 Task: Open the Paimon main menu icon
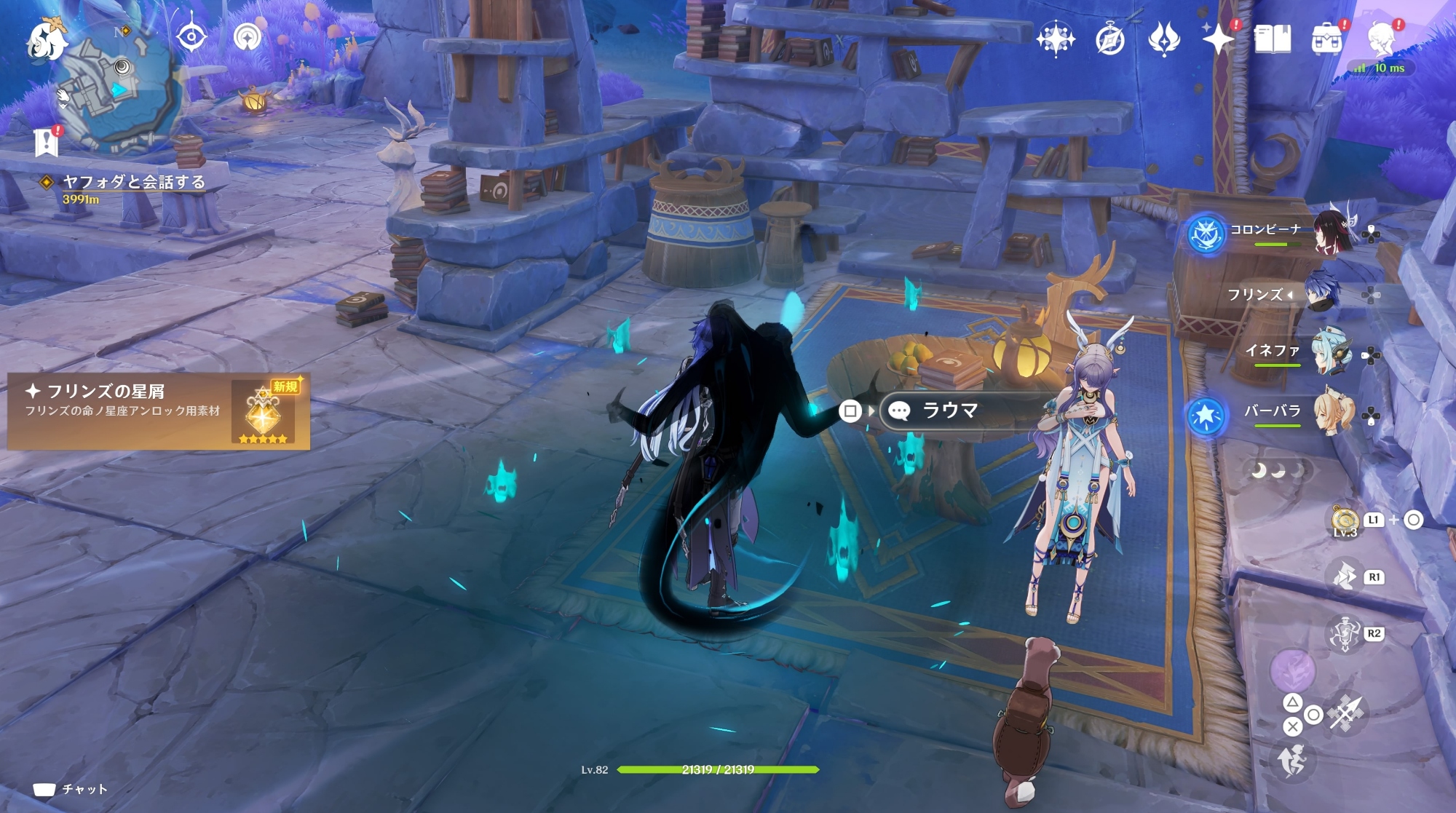pos(47,41)
